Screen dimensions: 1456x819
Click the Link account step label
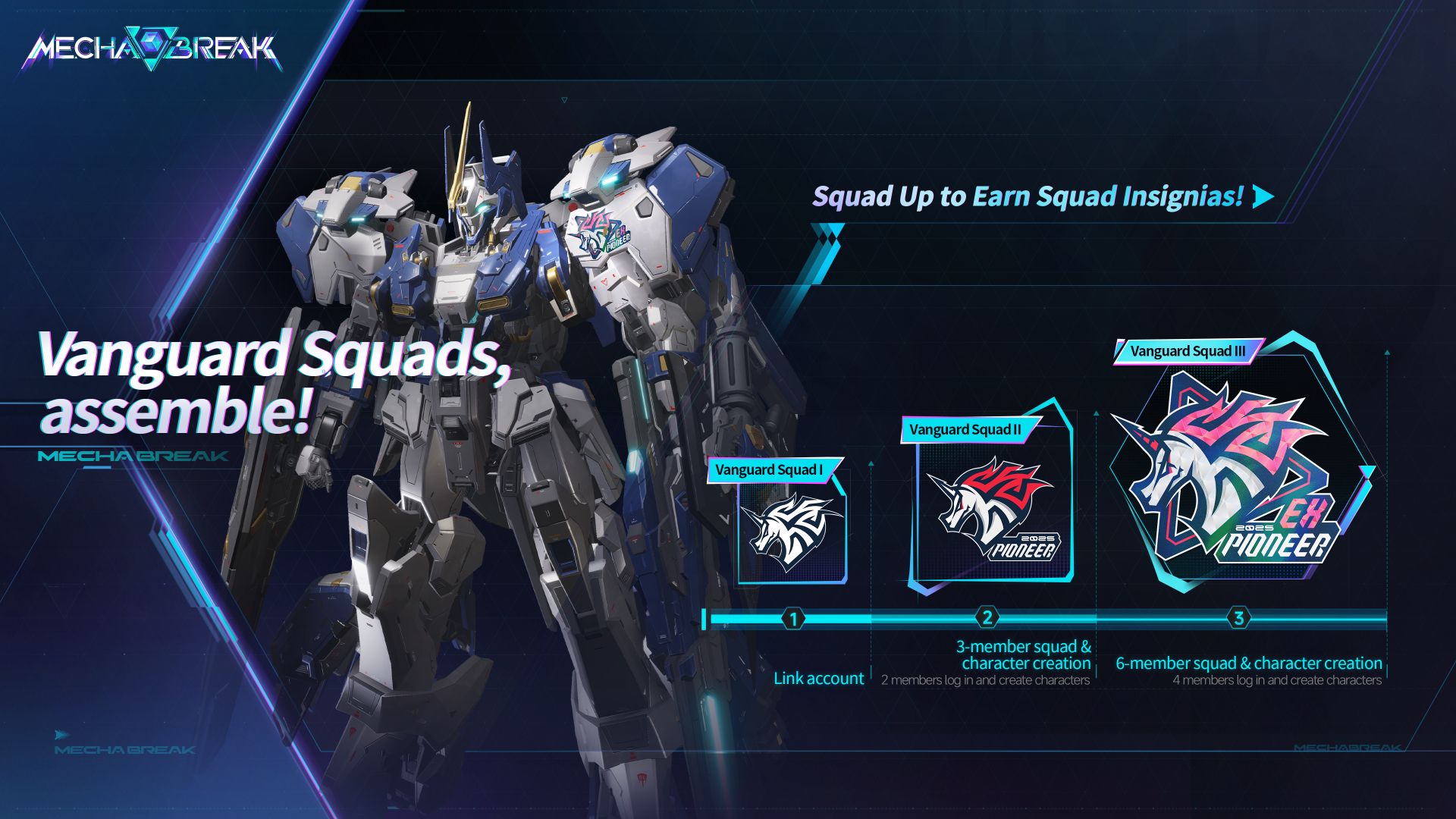pos(818,678)
